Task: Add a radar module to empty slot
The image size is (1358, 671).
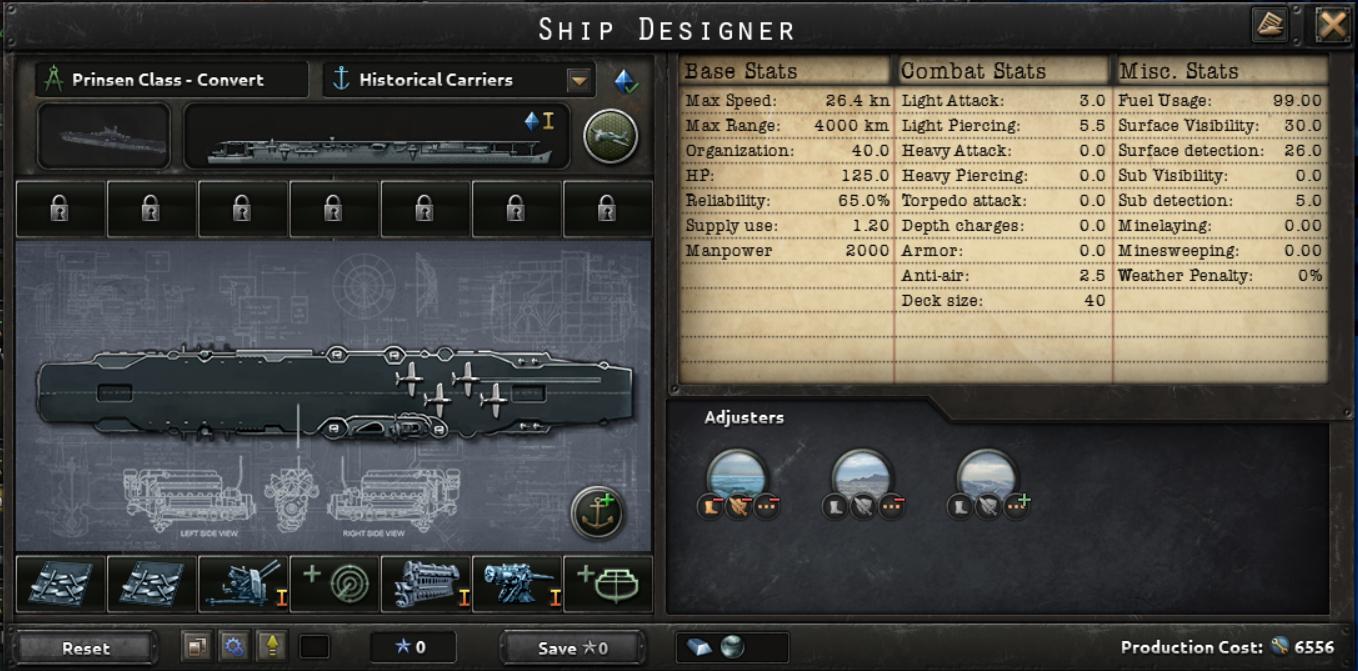Action: click(335, 584)
